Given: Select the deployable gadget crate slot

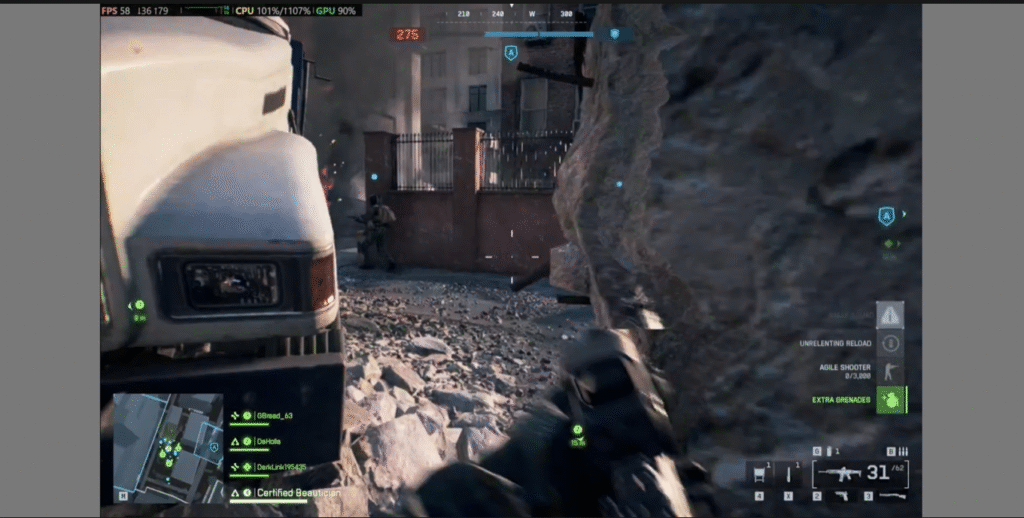Looking at the screenshot, I should (x=759, y=476).
